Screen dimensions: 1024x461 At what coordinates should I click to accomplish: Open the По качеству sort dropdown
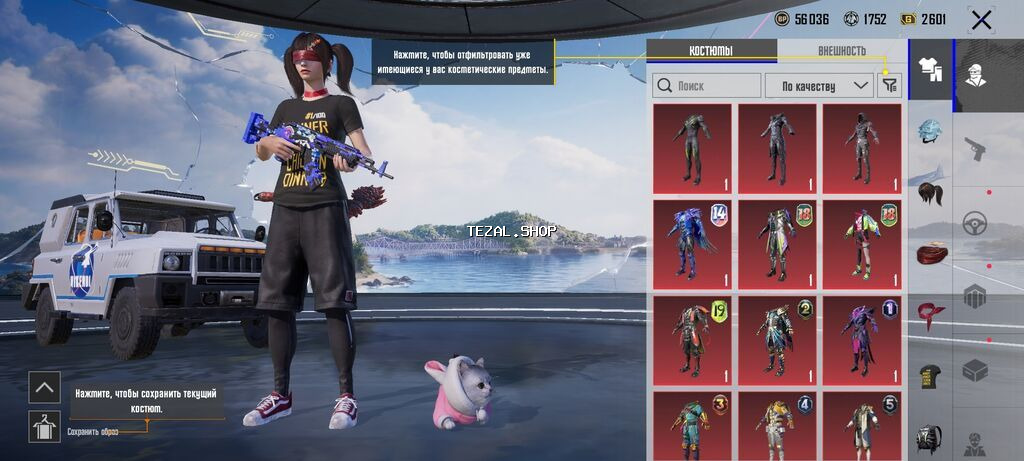(819, 86)
